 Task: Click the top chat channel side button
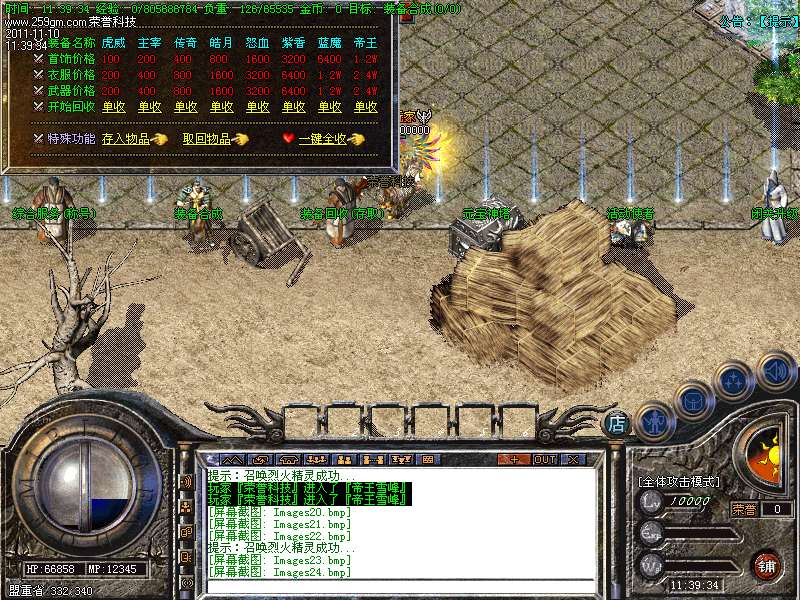[x=186, y=482]
